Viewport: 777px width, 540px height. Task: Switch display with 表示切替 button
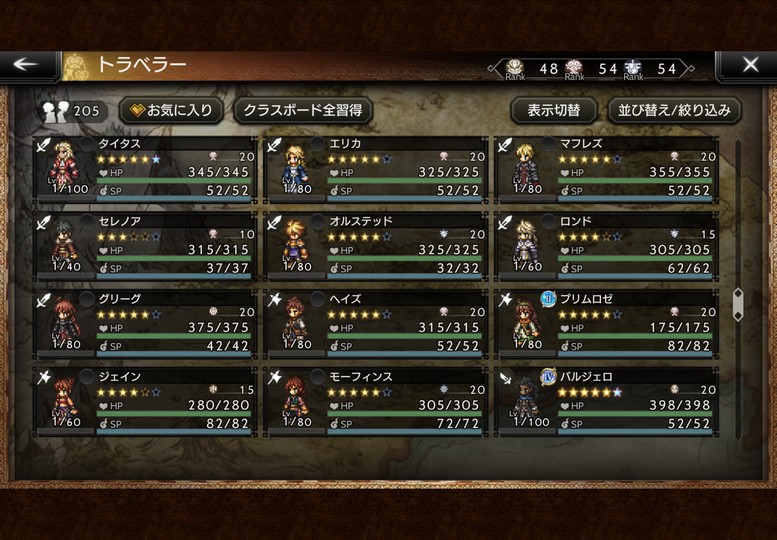click(561, 110)
